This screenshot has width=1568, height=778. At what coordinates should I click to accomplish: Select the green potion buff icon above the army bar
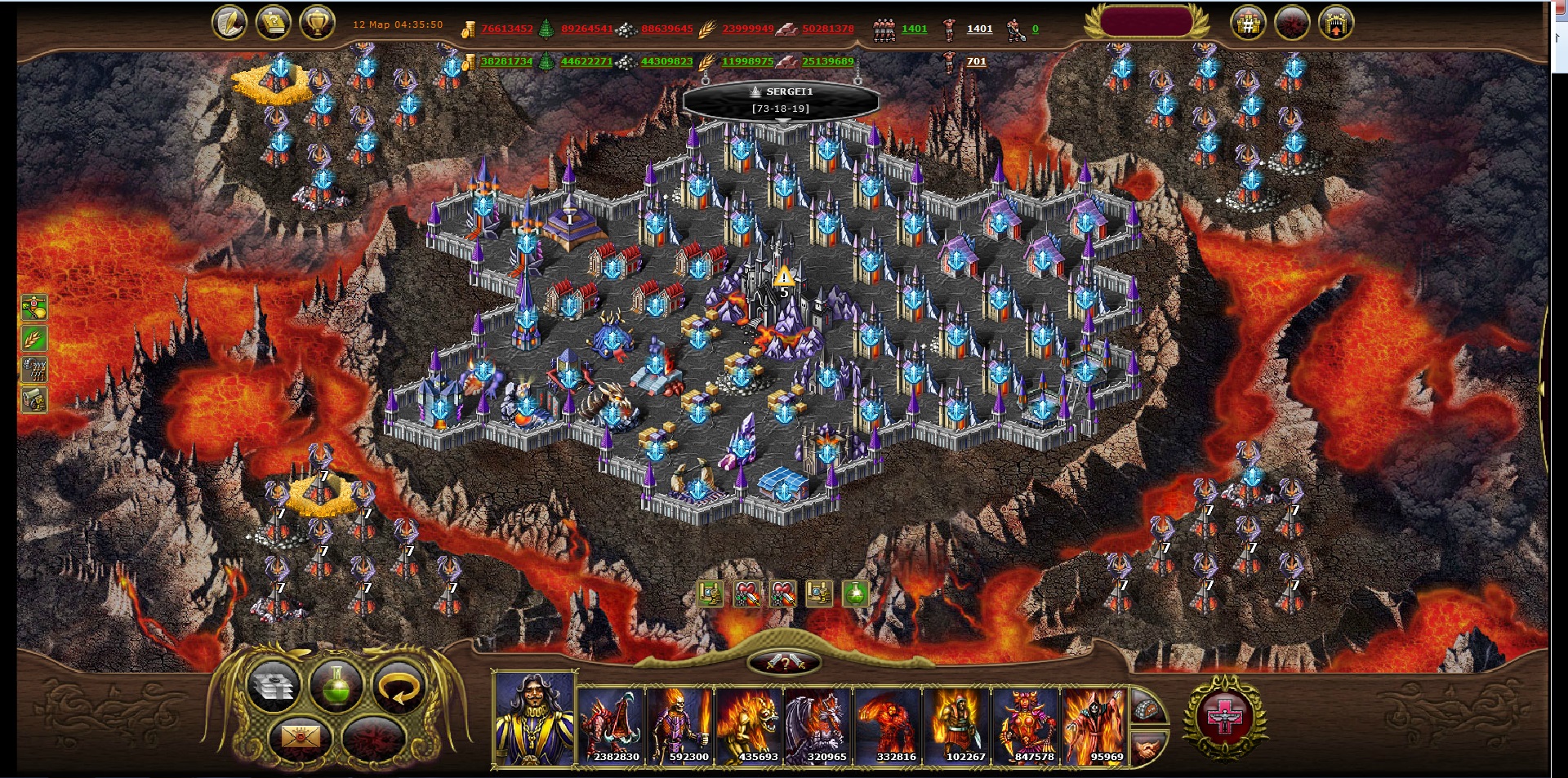click(855, 594)
